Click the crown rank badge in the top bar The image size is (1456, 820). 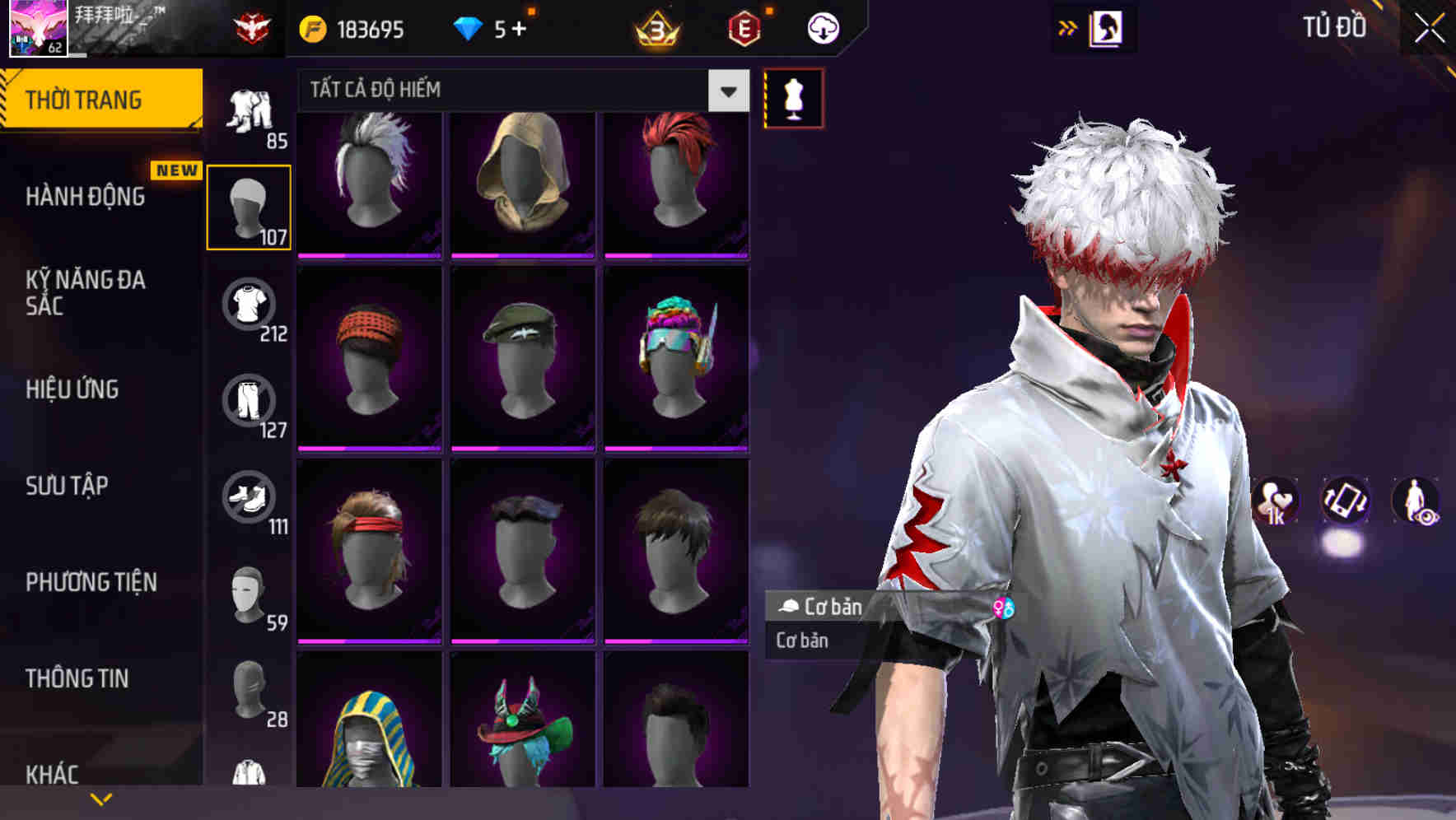(x=653, y=30)
